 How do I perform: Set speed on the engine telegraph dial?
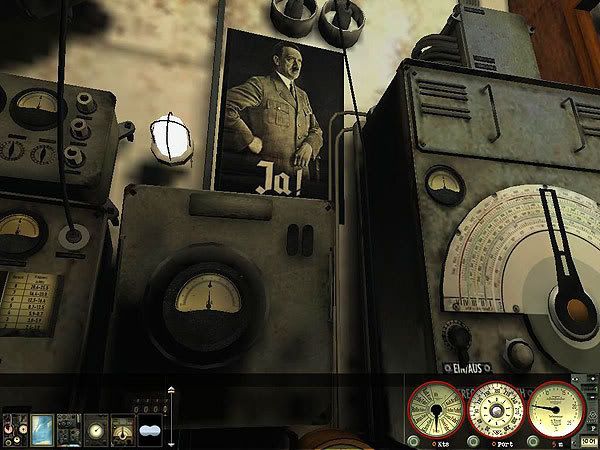[x=436, y=408]
